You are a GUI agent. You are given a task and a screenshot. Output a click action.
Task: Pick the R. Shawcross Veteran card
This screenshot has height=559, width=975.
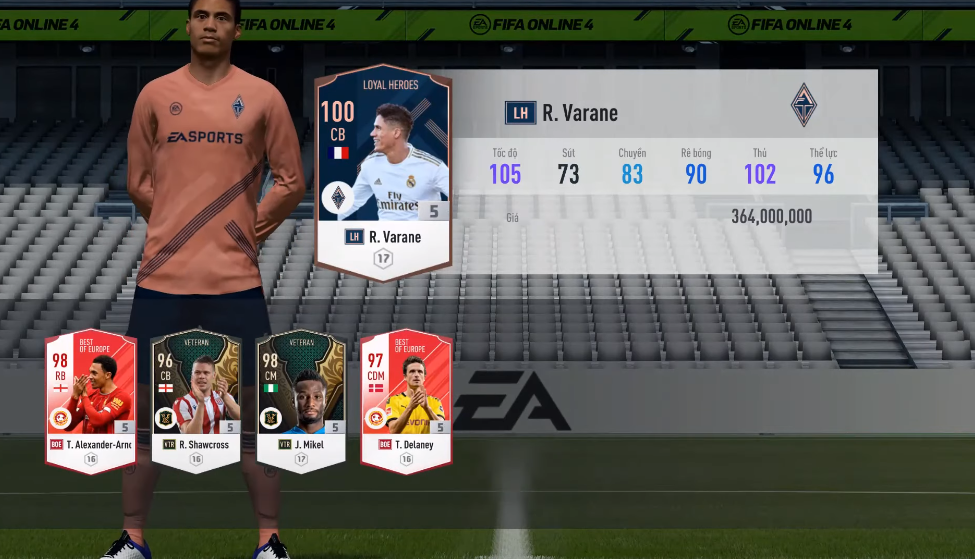tap(196, 400)
